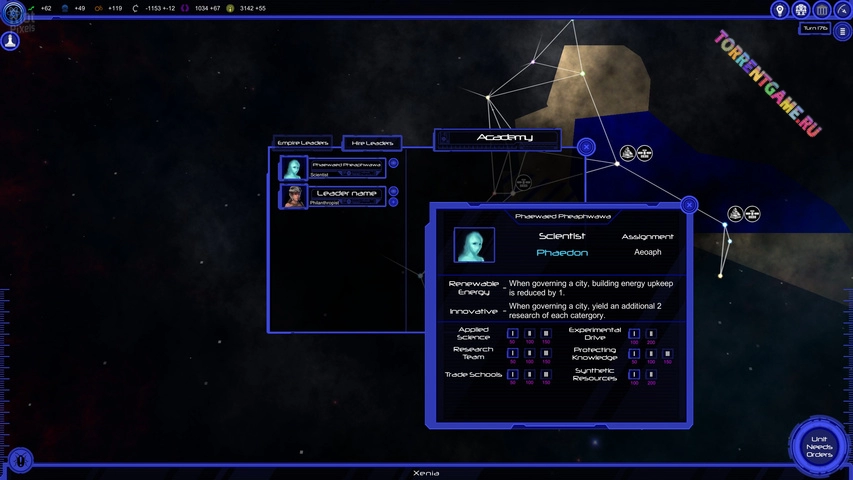Close the Academy window
Image resolution: width=853 pixels, height=480 pixels.
click(586, 147)
